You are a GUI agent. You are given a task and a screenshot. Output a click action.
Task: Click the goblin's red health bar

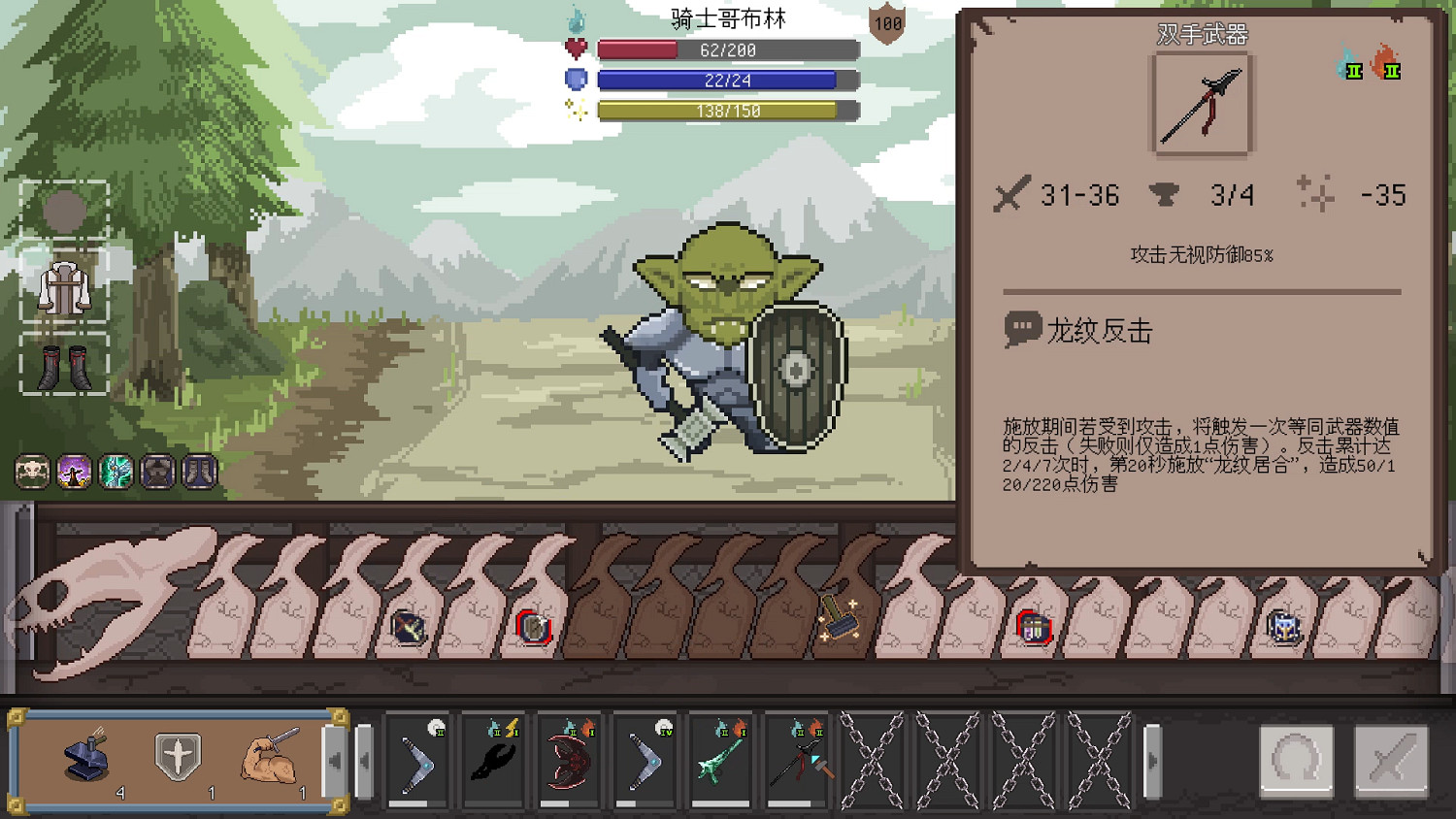click(726, 50)
